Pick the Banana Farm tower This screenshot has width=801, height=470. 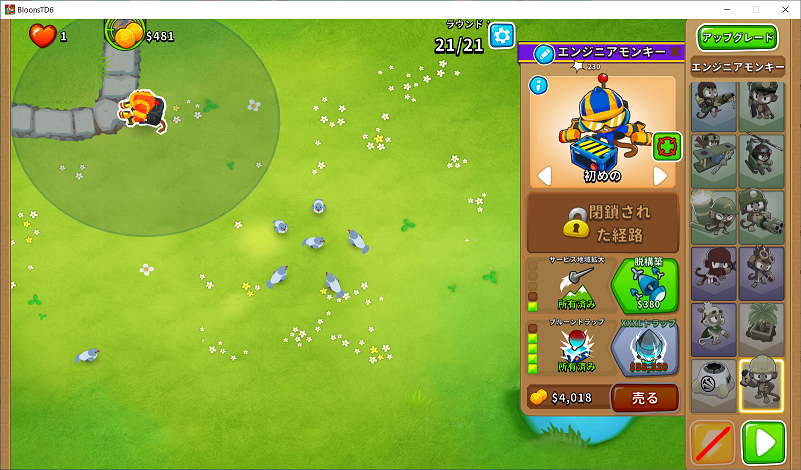click(x=762, y=329)
